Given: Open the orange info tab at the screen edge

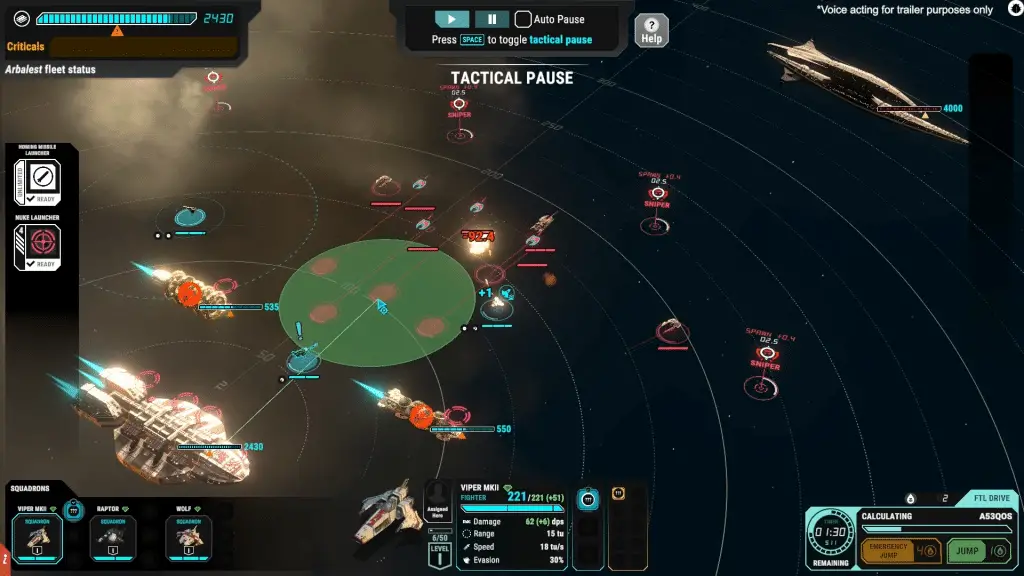Looking at the screenshot, I should tap(4, 554).
